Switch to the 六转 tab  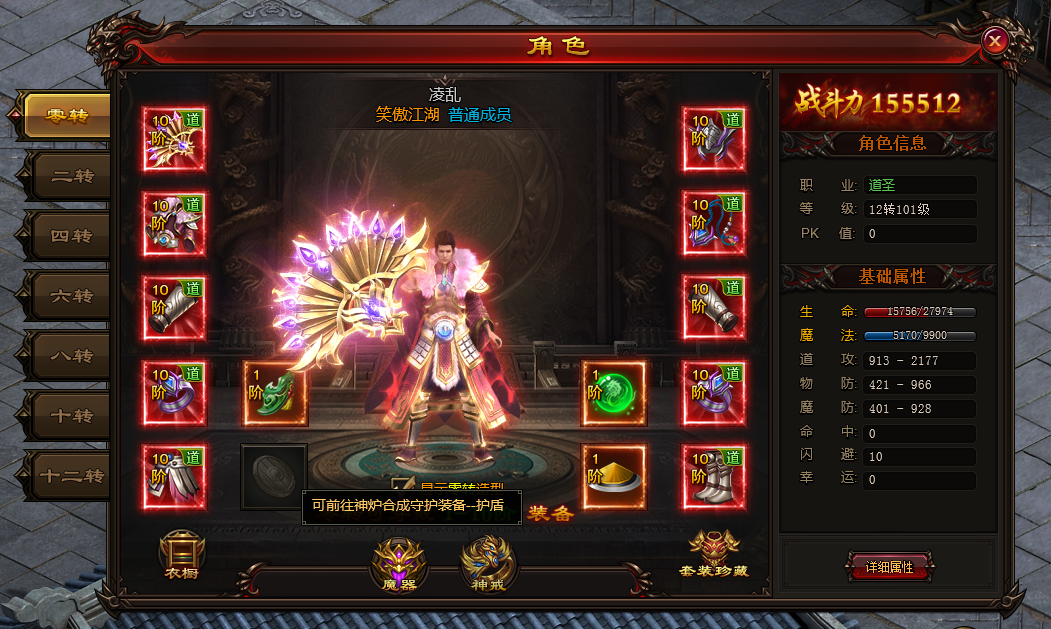pos(70,296)
